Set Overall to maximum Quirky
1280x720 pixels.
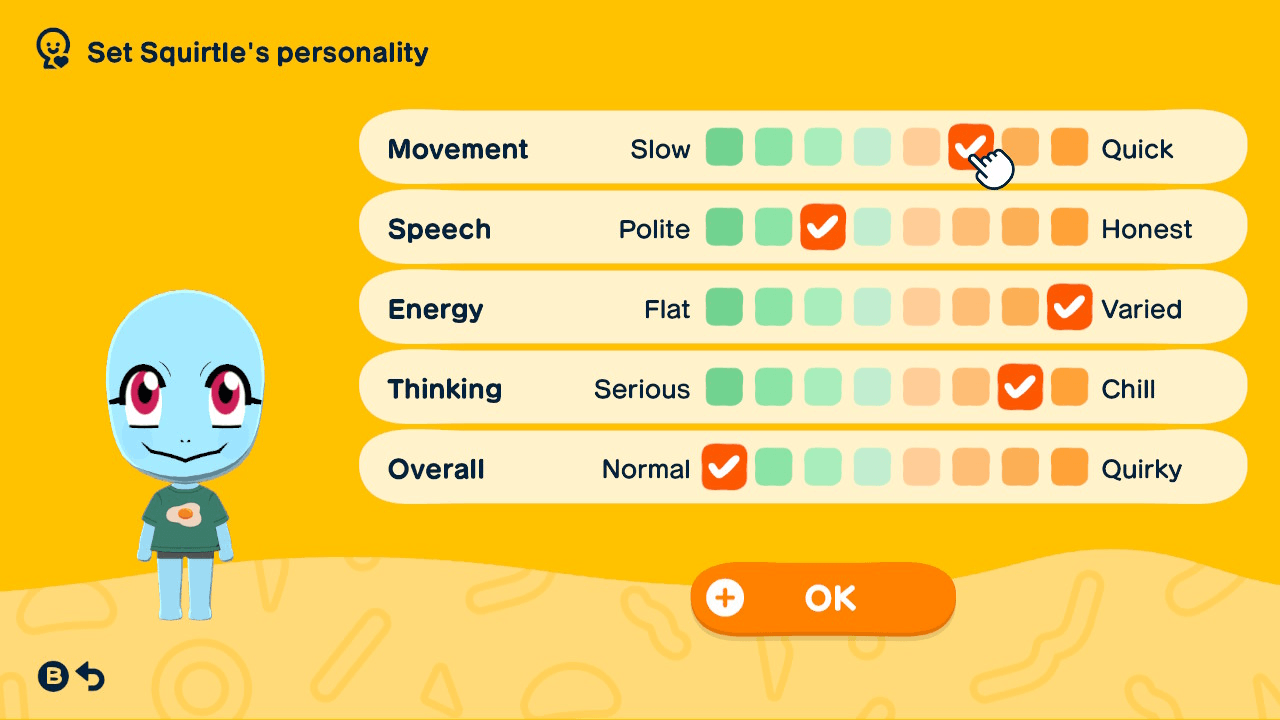(1069, 467)
